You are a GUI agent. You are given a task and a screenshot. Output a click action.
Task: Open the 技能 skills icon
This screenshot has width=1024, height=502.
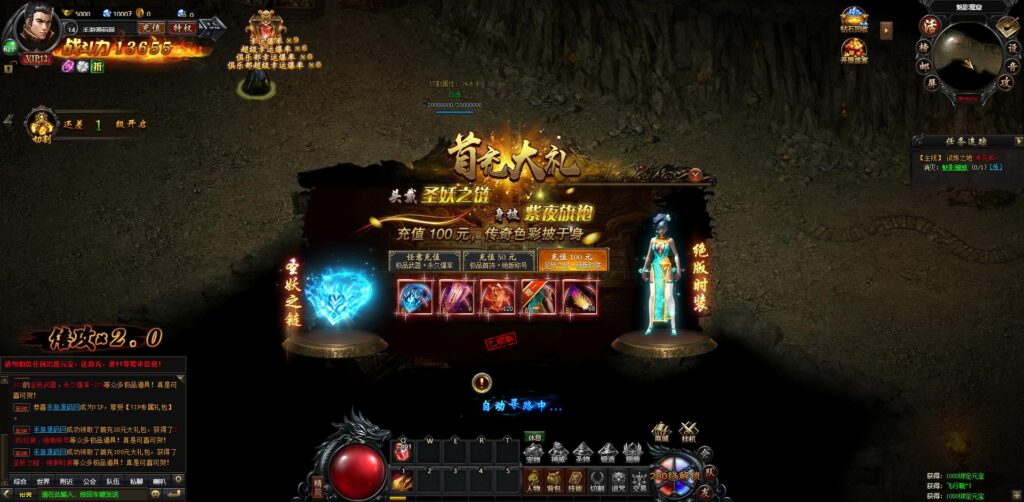coord(578,479)
